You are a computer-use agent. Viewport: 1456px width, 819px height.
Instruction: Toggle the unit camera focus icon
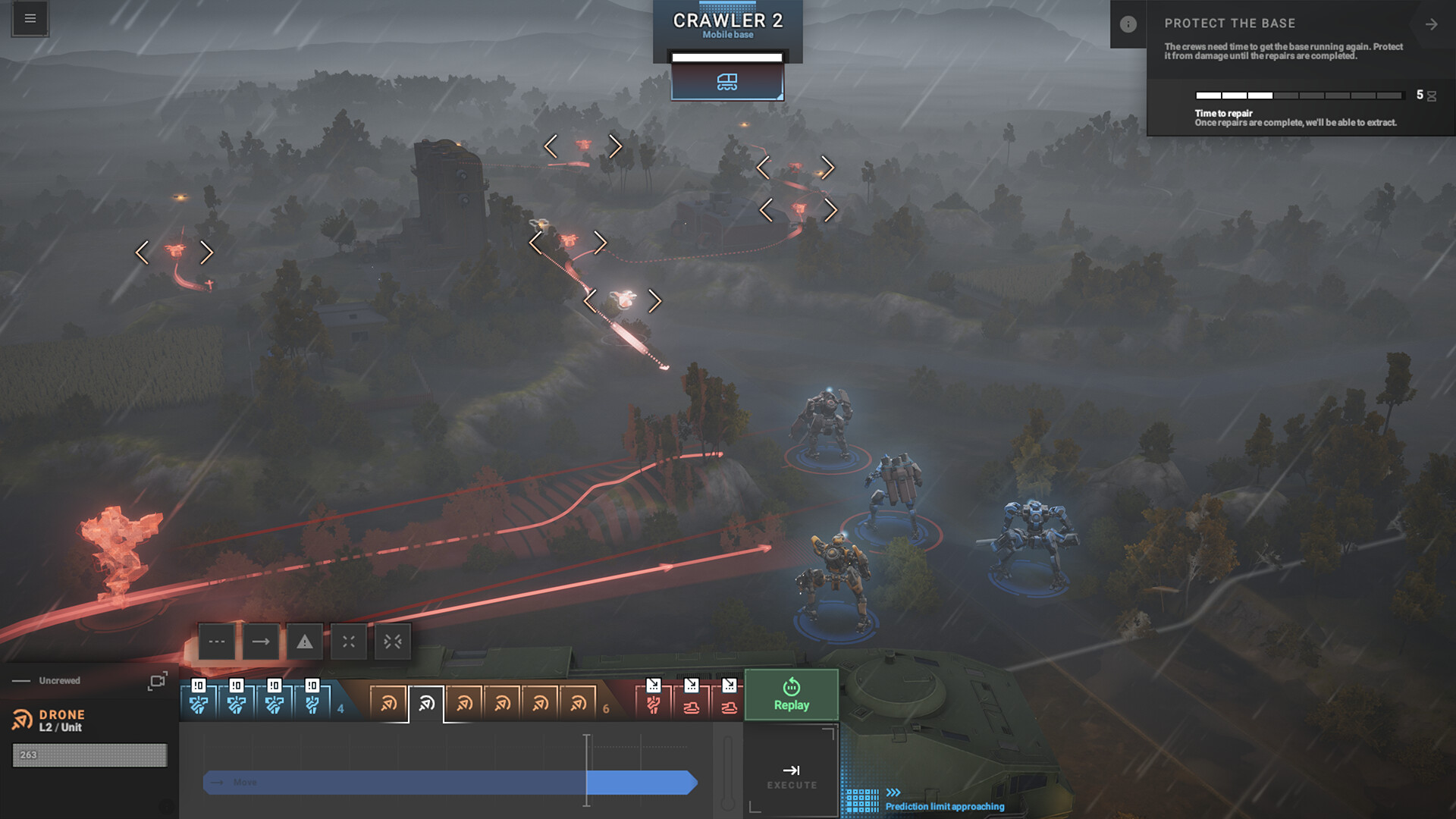click(x=157, y=681)
